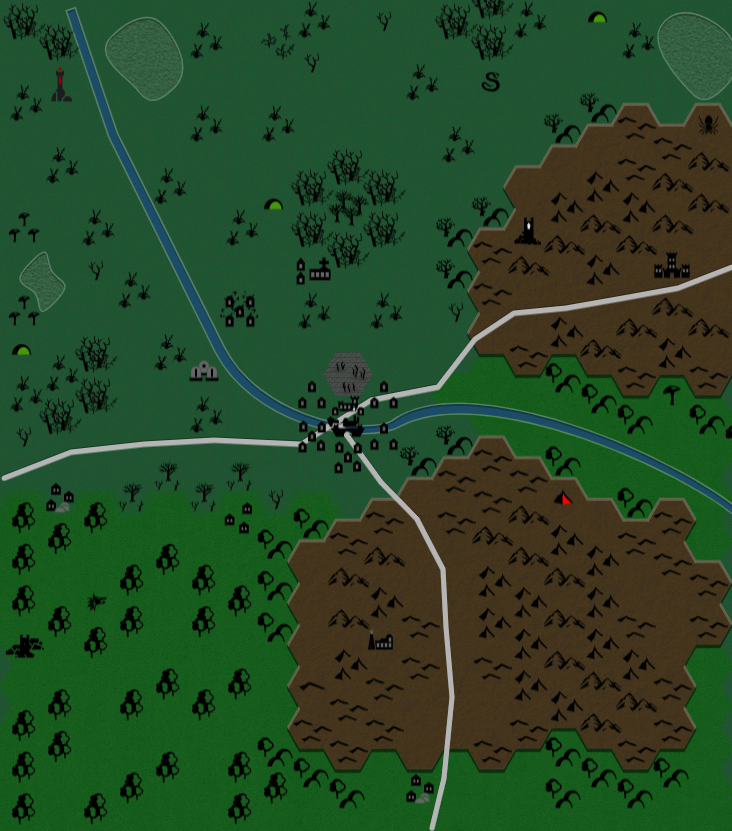Select the red-tipped wizard tower marker

tap(61, 85)
